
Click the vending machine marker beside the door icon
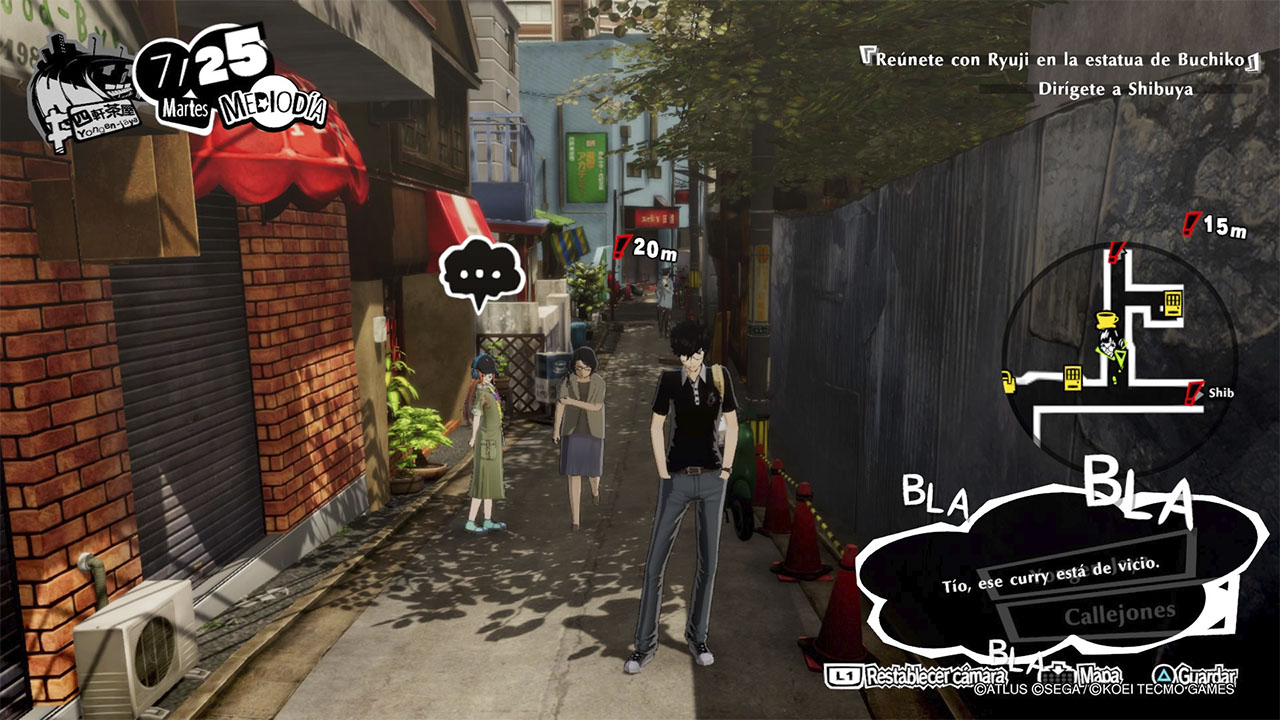(x=1073, y=378)
